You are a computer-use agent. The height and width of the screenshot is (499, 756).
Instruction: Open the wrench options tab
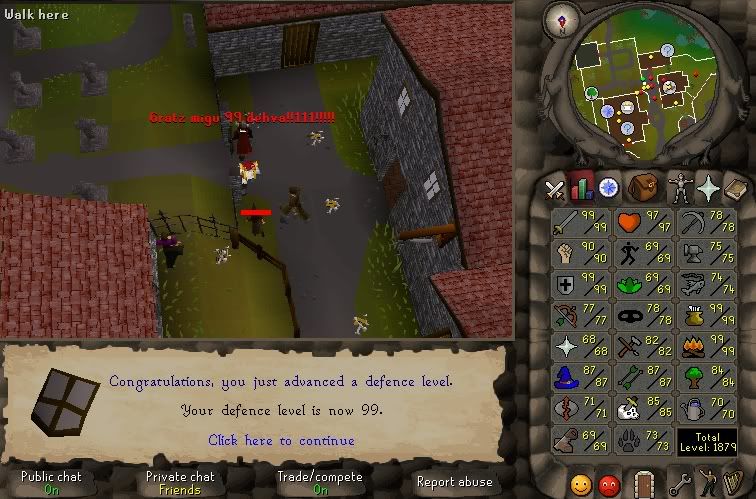(681, 485)
